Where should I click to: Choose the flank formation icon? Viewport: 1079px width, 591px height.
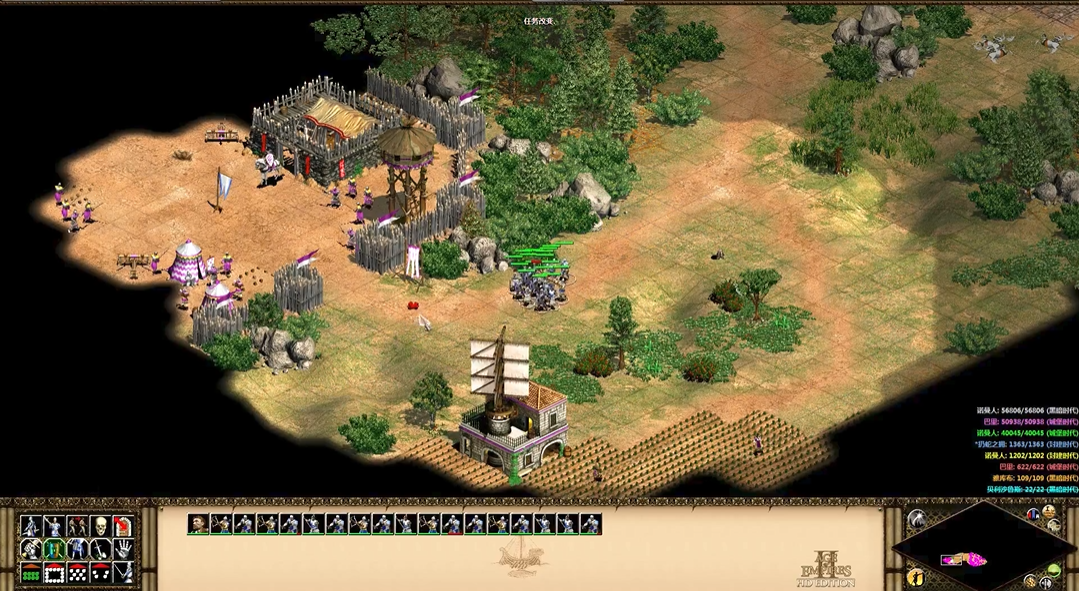(x=100, y=573)
